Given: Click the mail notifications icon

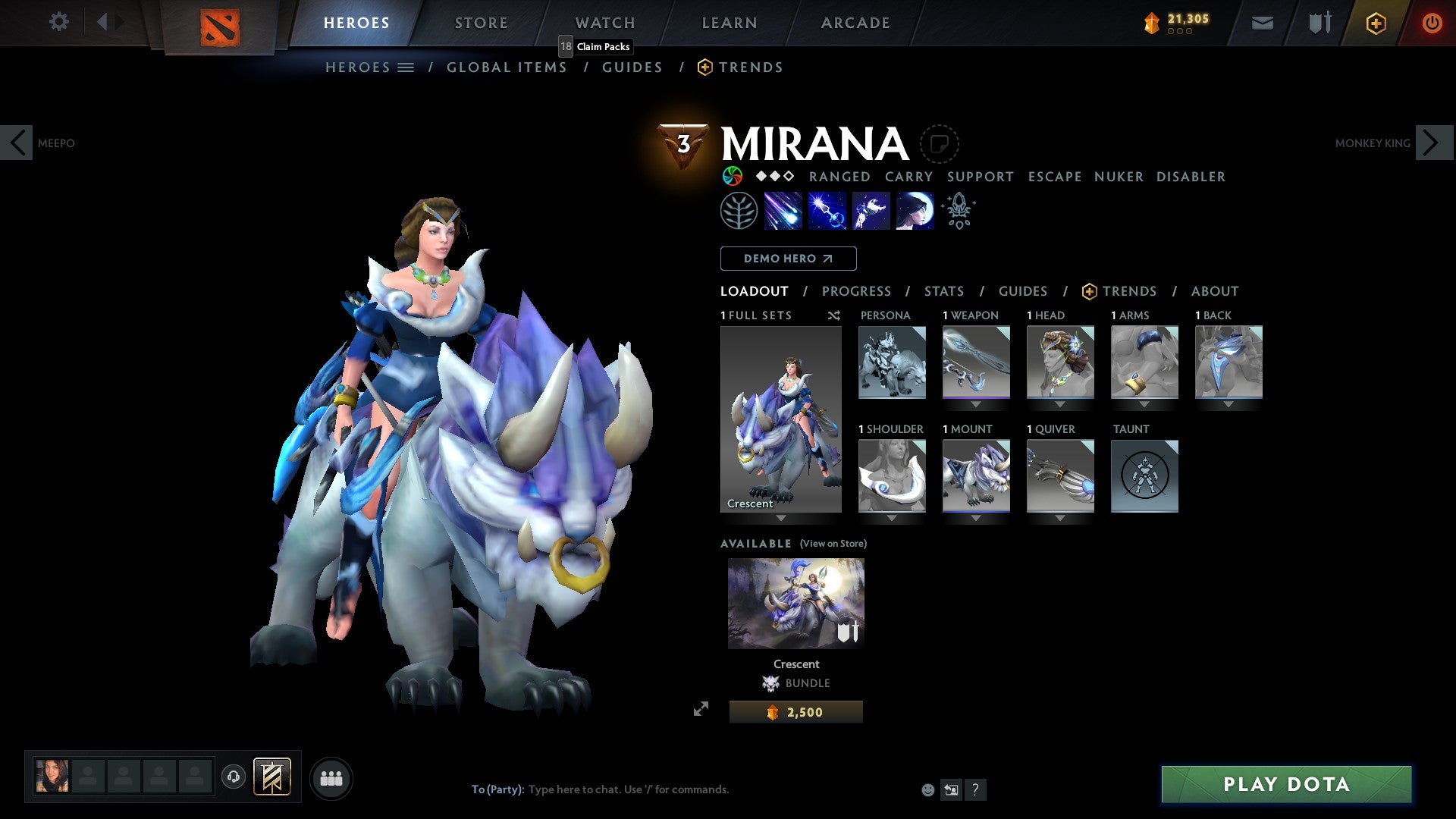Looking at the screenshot, I should coord(1263,23).
